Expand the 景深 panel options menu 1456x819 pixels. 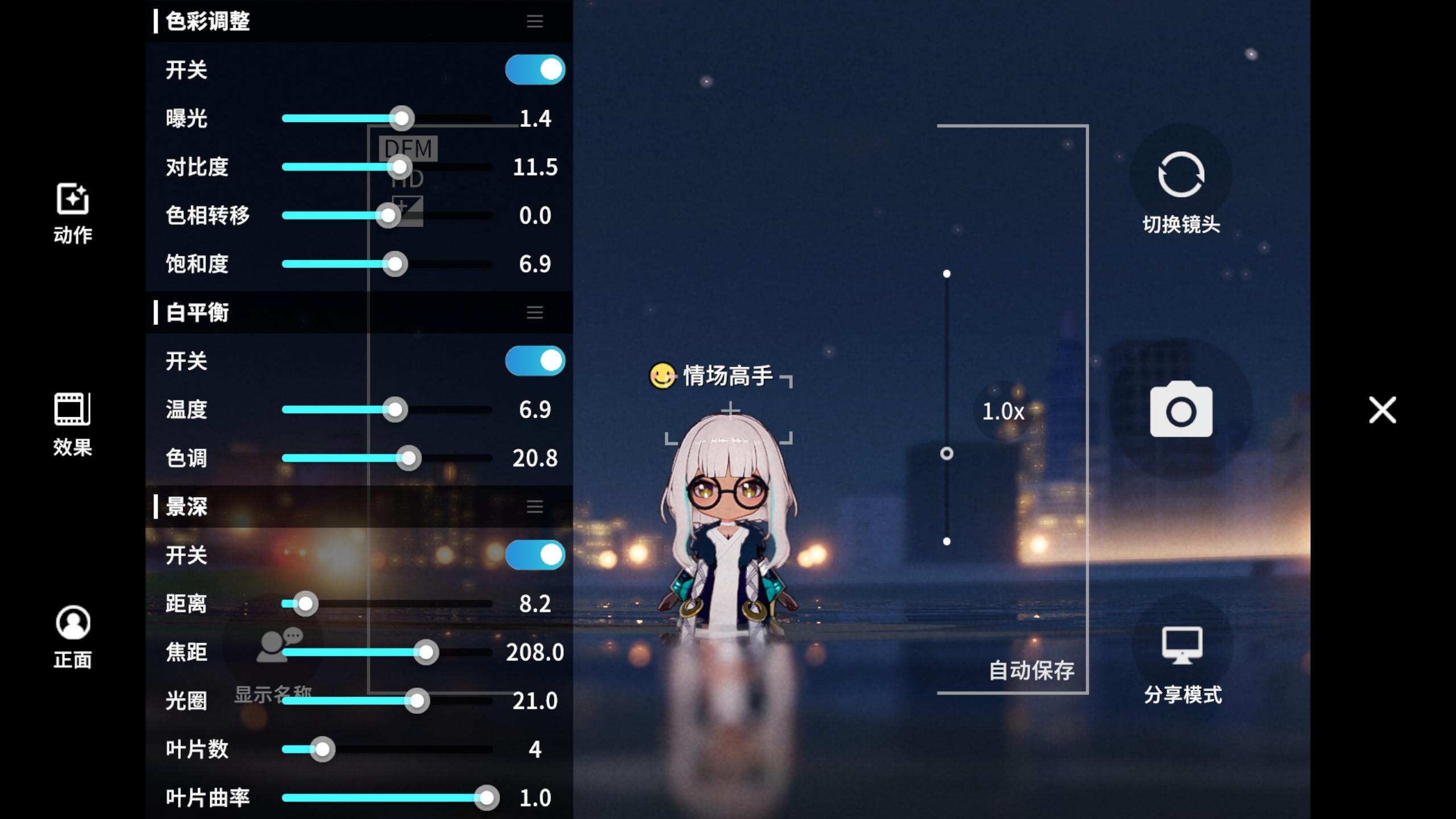pyautogui.click(x=535, y=507)
